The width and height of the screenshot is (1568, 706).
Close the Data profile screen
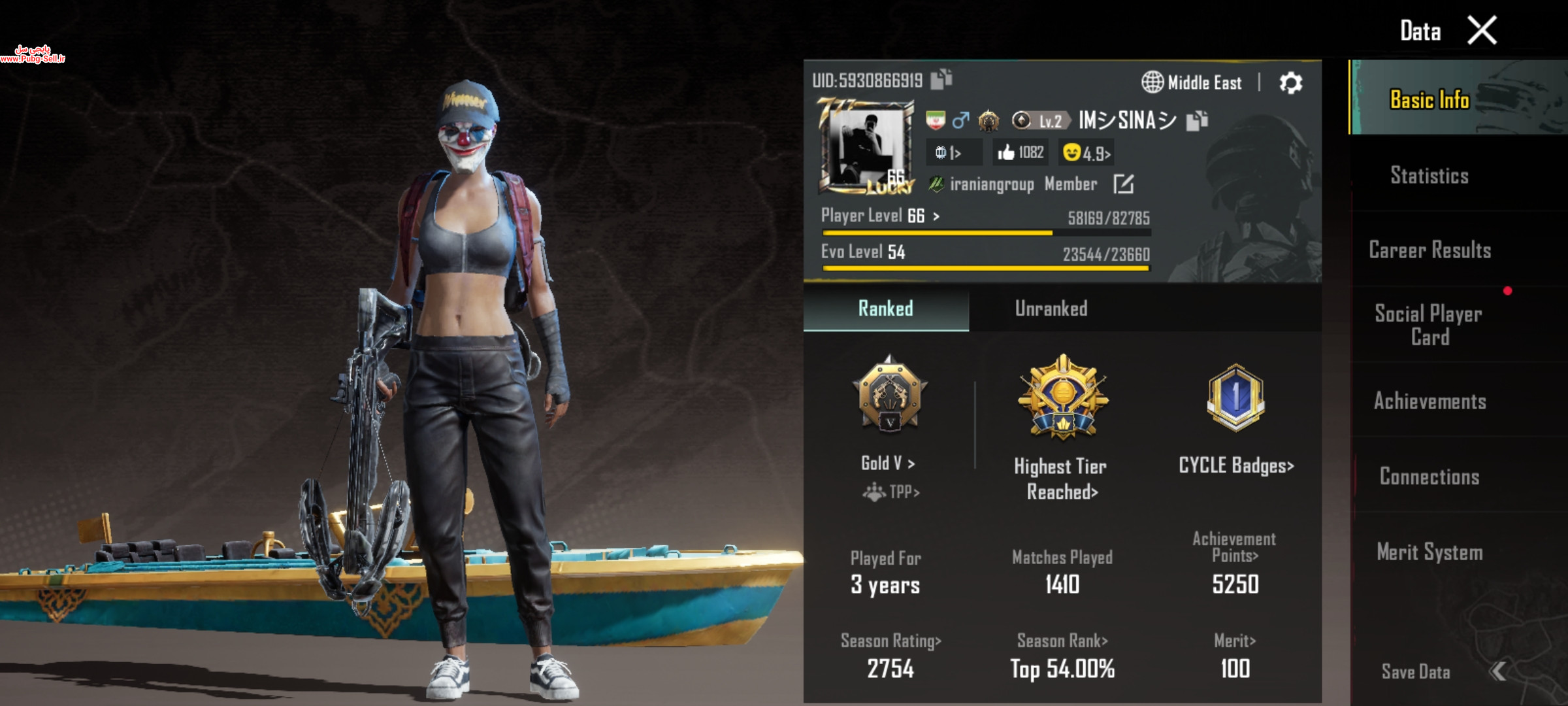tap(1482, 31)
